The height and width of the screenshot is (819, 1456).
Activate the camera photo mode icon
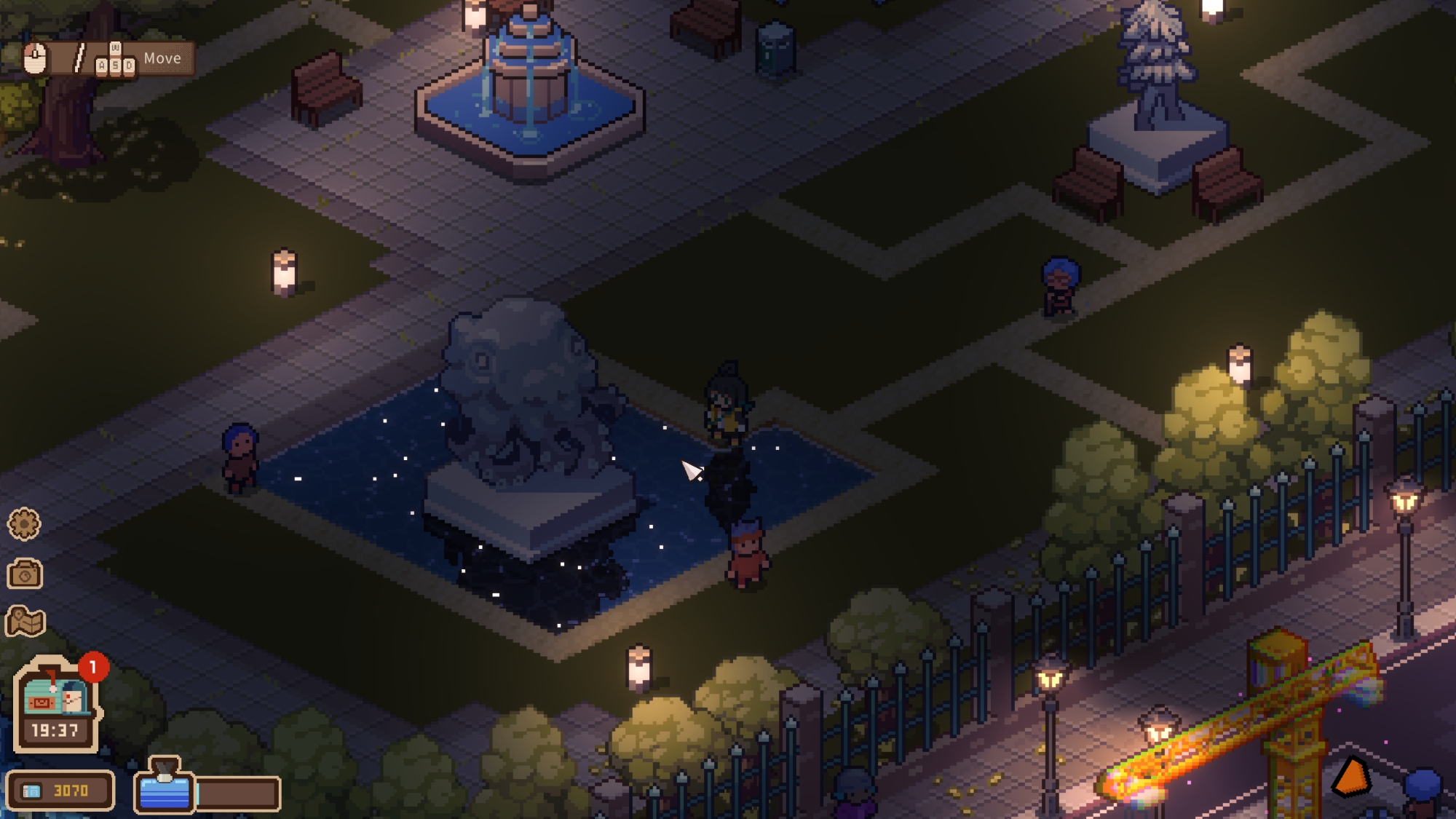pos(25,574)
